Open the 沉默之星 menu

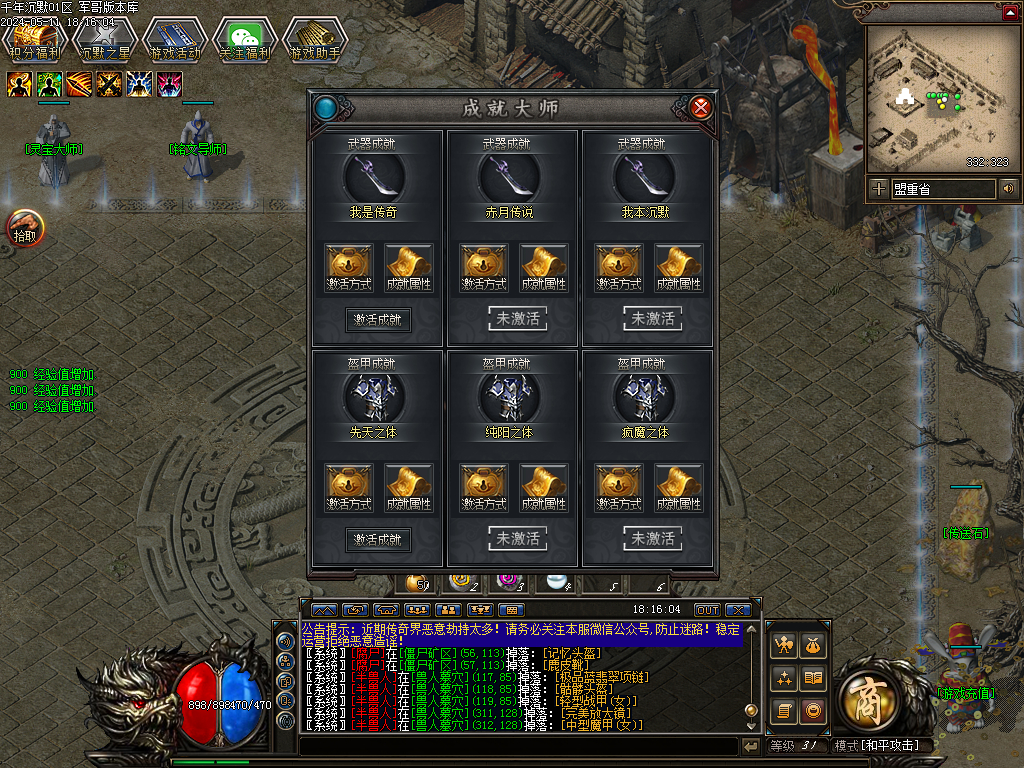tap(104, 42)
